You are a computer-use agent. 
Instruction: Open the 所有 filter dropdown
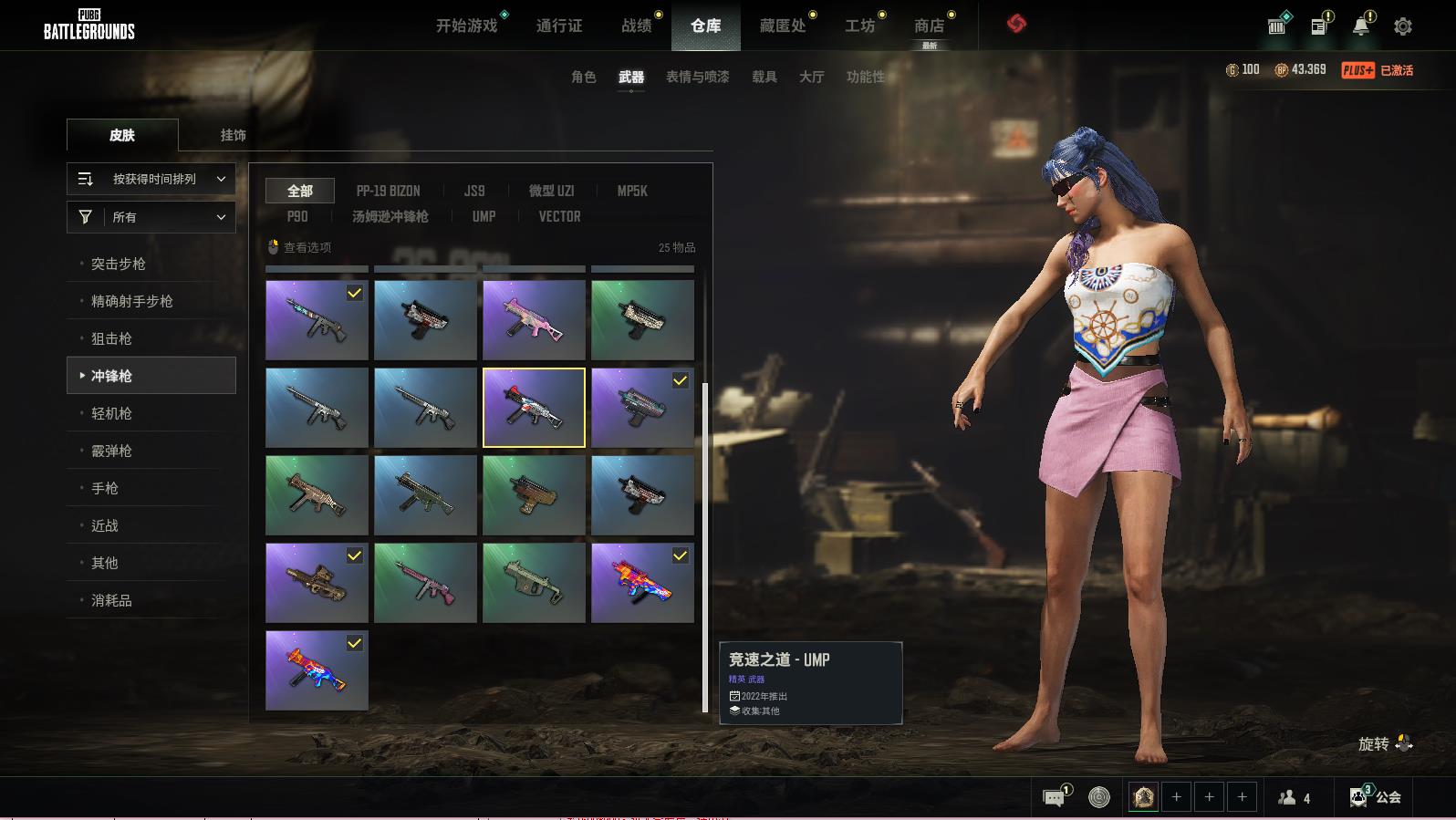[151, 217]
